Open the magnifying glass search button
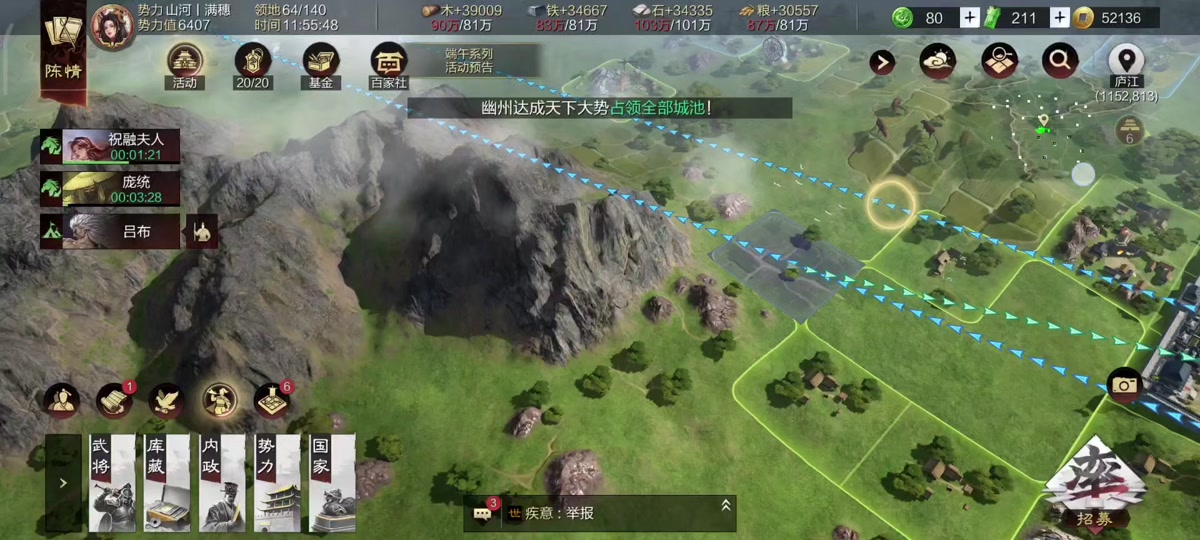1200x540 pixels. (1060, 62)
